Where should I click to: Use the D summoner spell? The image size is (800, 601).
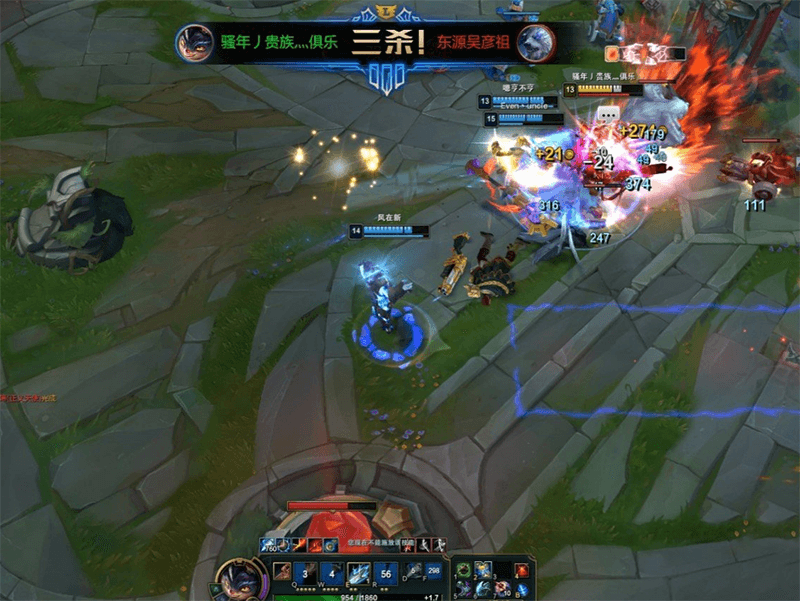pyautogui.click(x=413, y=572)
